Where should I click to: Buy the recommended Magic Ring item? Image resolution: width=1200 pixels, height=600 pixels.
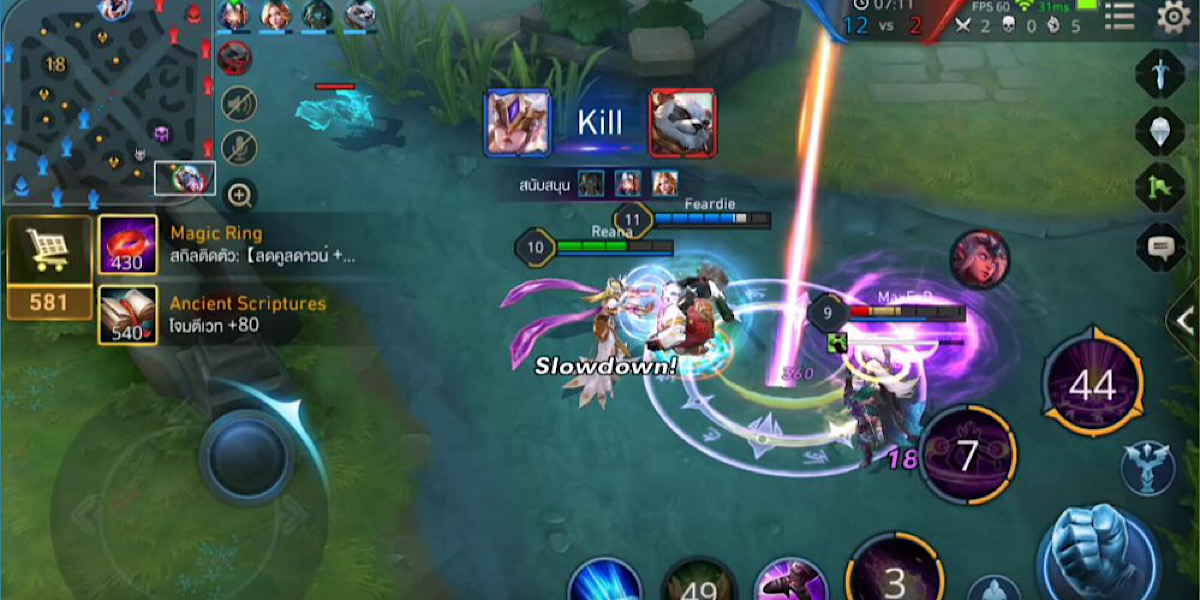coord(127,245)
